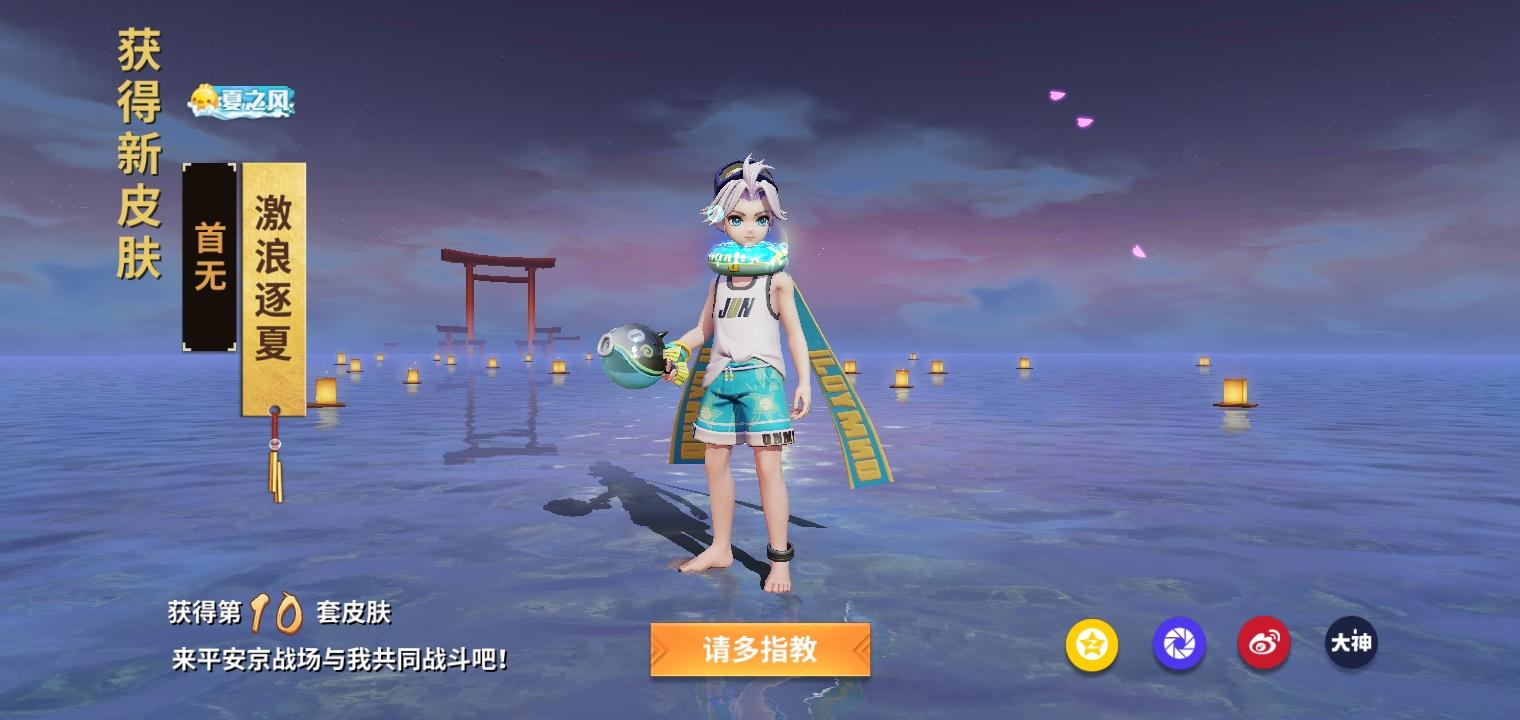Screen dimensions: 1520x720
Task: Tap the chick mascot on the event badge
Action: tap(206, 98)
